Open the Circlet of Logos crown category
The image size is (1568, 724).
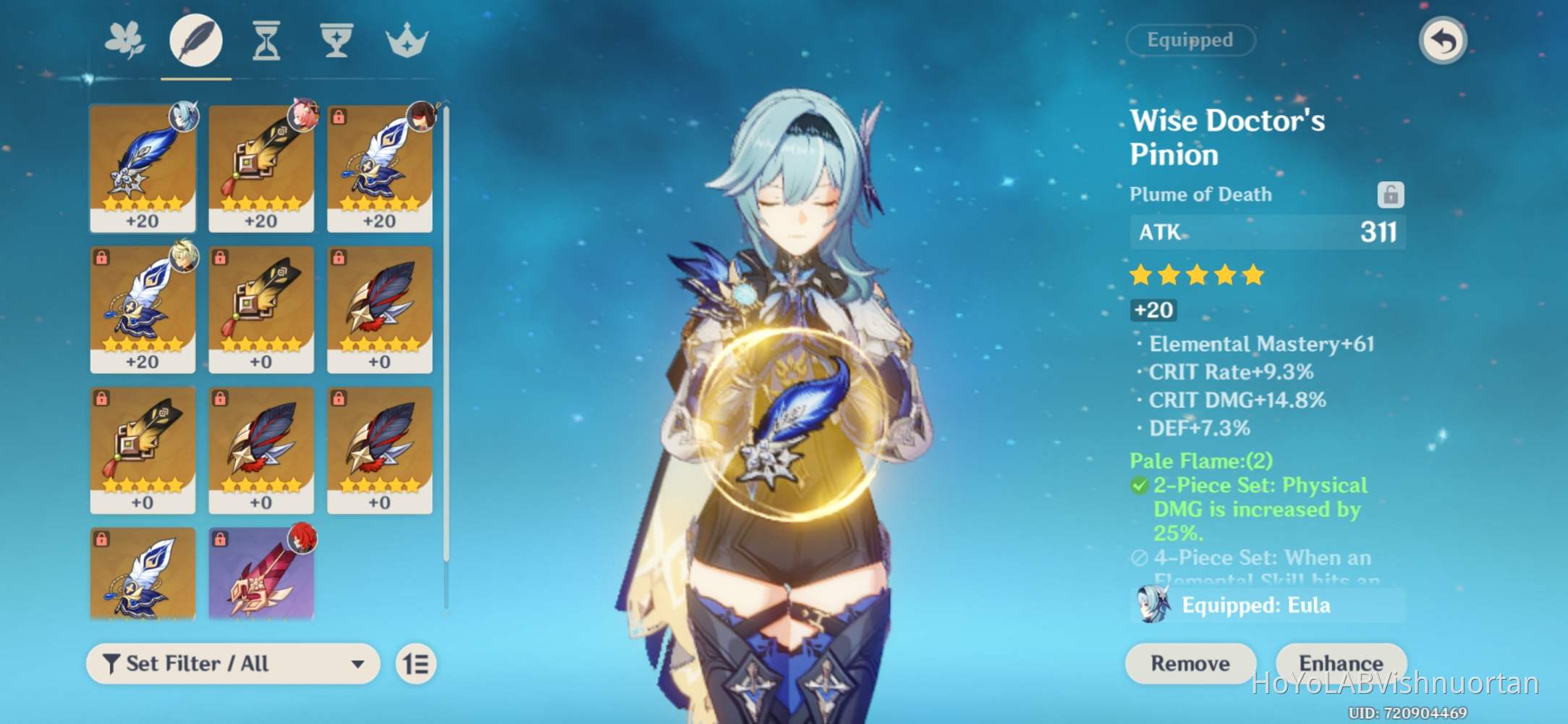pos(405,41)
